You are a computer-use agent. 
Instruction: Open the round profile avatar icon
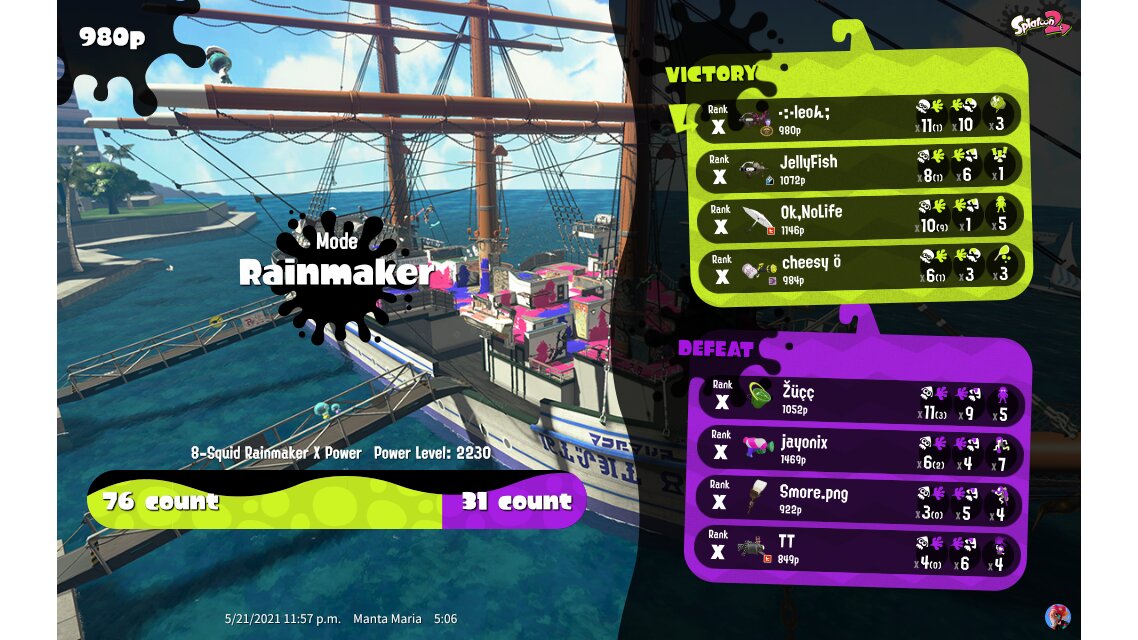1057,616
